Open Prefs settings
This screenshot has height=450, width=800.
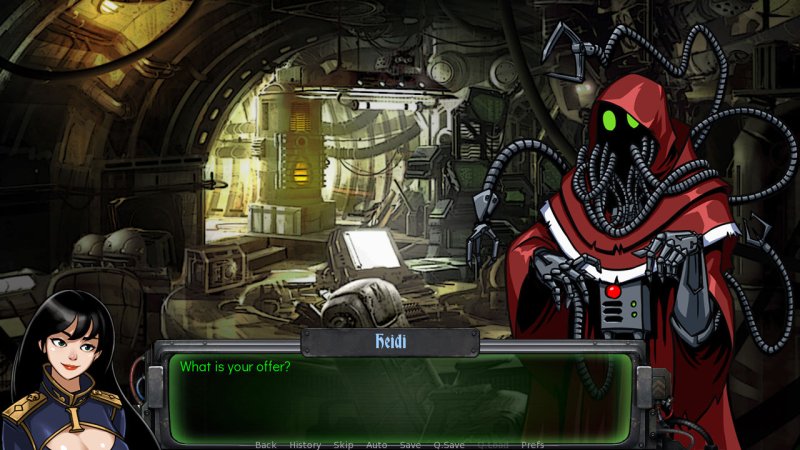coord(533,444)
